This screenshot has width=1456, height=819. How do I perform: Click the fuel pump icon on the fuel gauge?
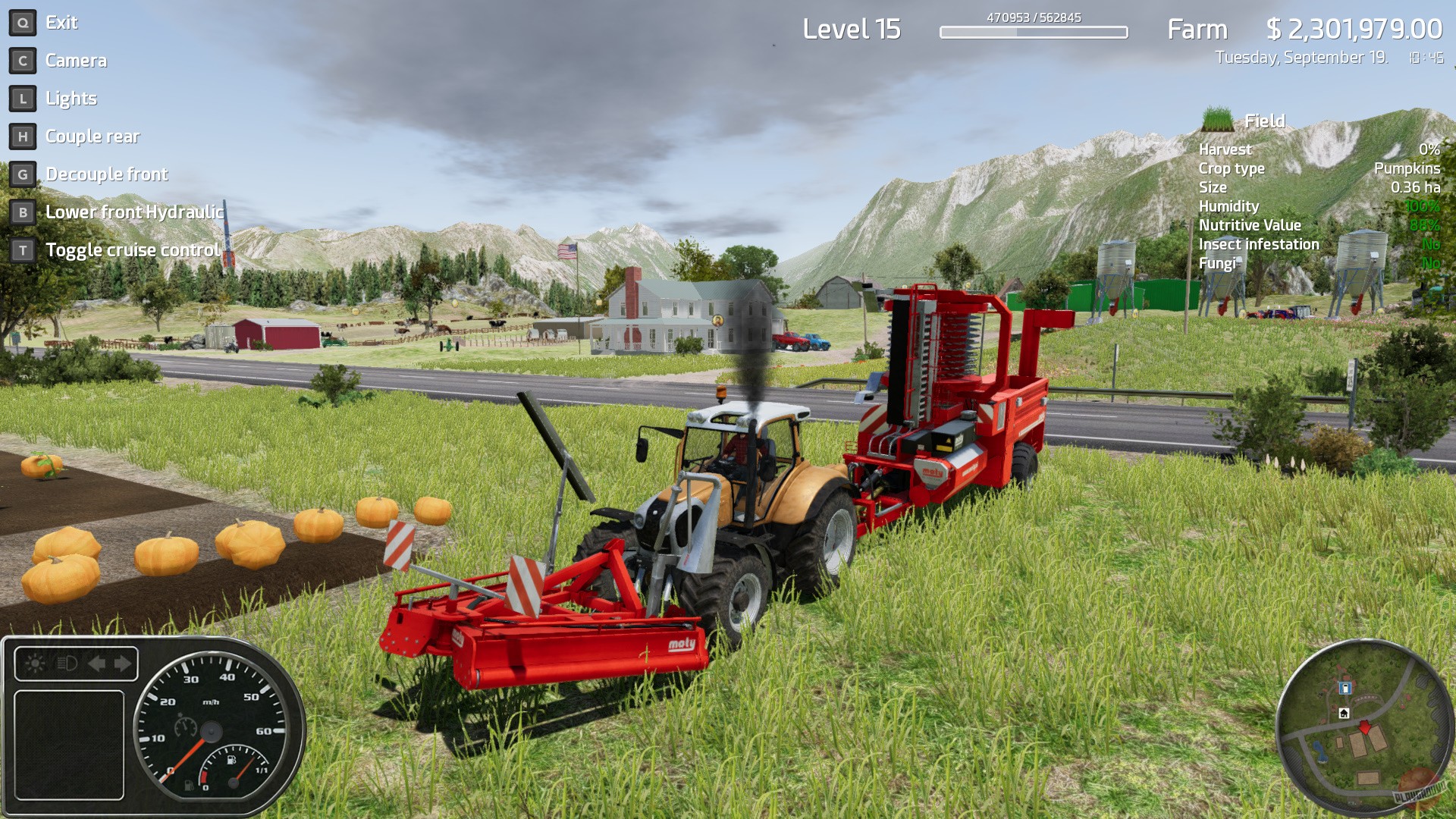231,759
